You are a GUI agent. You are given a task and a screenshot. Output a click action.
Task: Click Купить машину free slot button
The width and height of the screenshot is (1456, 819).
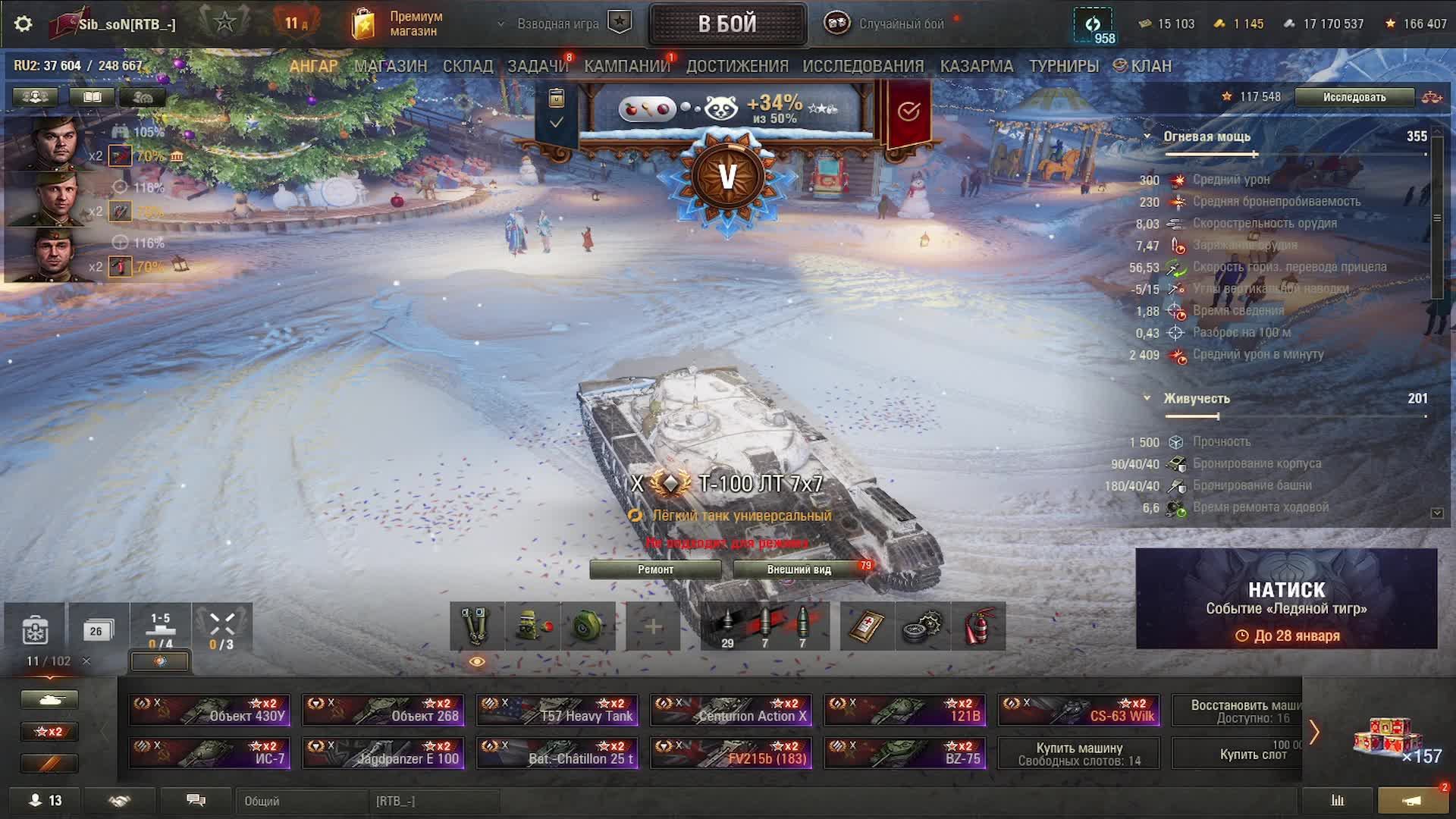[1078, 754]
